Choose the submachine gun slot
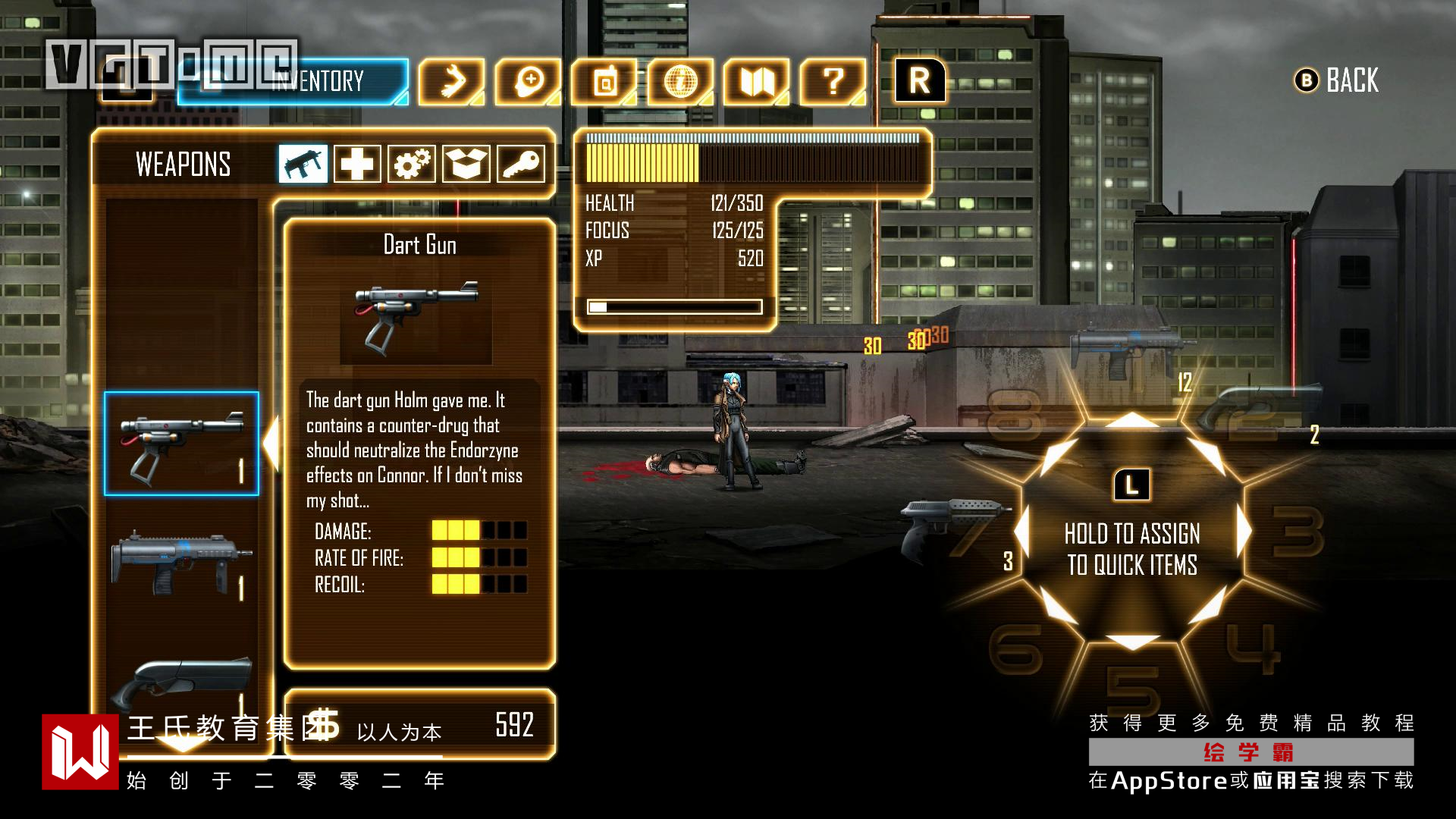 point(181,565)
